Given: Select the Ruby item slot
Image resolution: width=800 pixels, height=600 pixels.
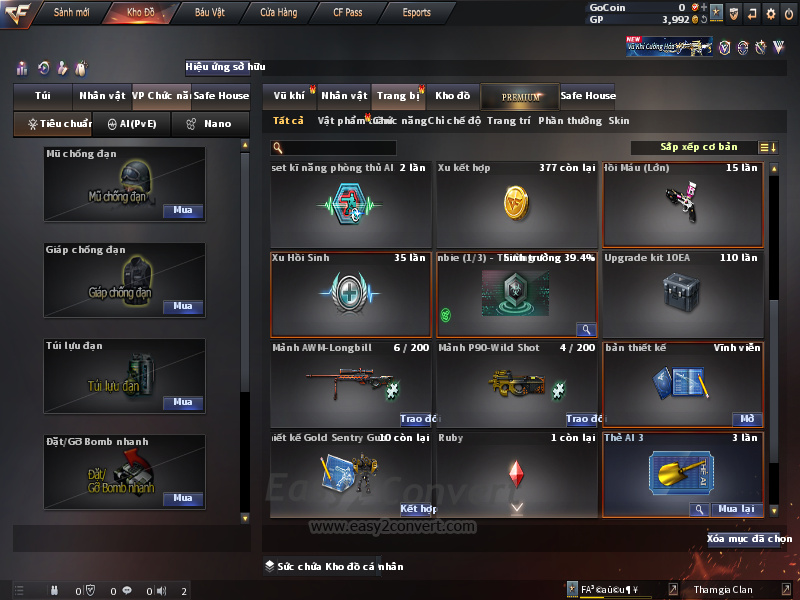Looking at the screenshot, I should (x=516, y=473).
